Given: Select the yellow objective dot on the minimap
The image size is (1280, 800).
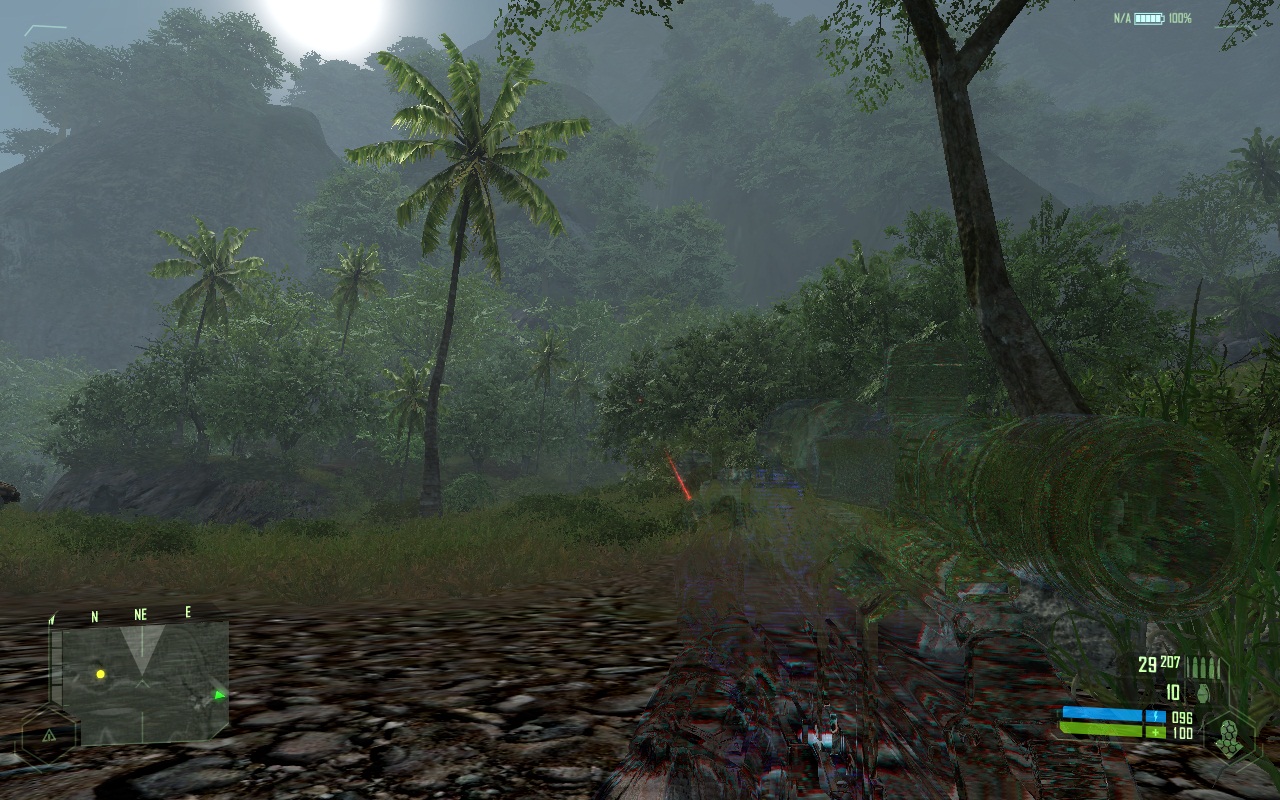Looking at the screenshot, I should point(100,674).
